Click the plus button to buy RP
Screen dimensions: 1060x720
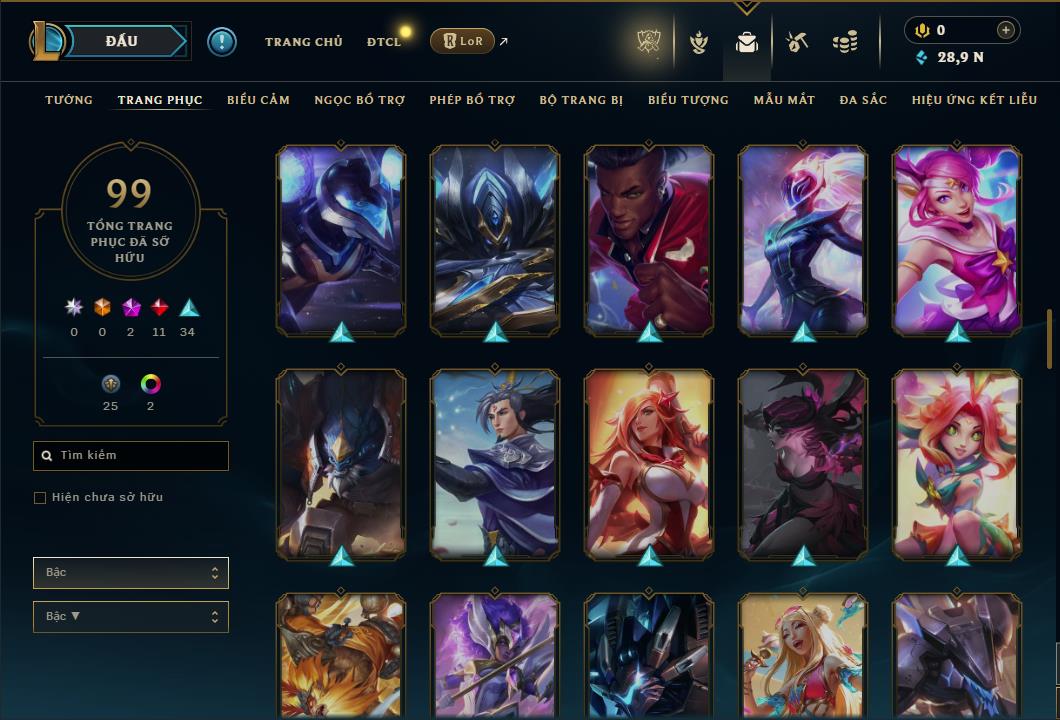coord(1006,30)
